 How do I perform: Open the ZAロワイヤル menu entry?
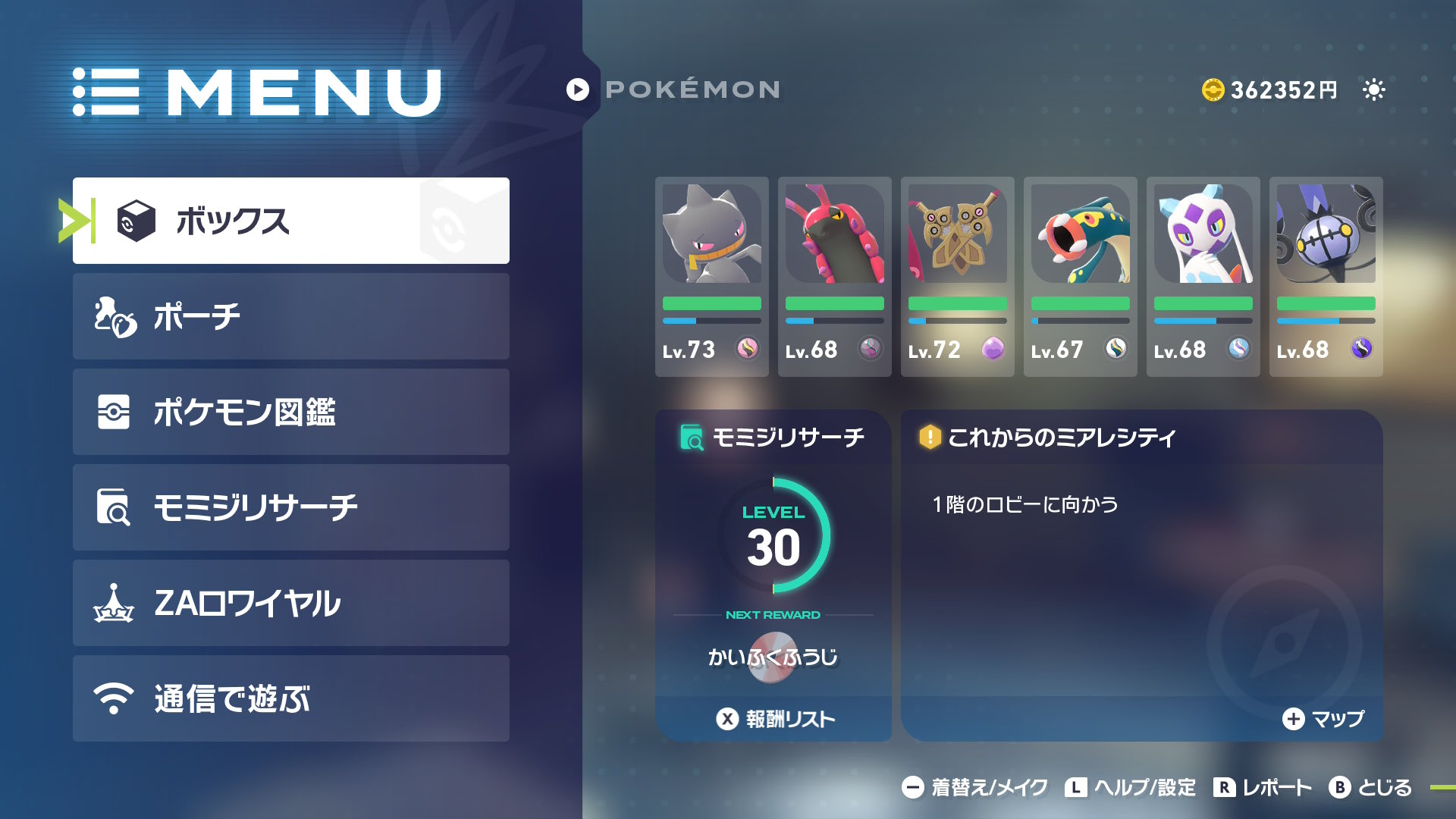click(290, 603)
